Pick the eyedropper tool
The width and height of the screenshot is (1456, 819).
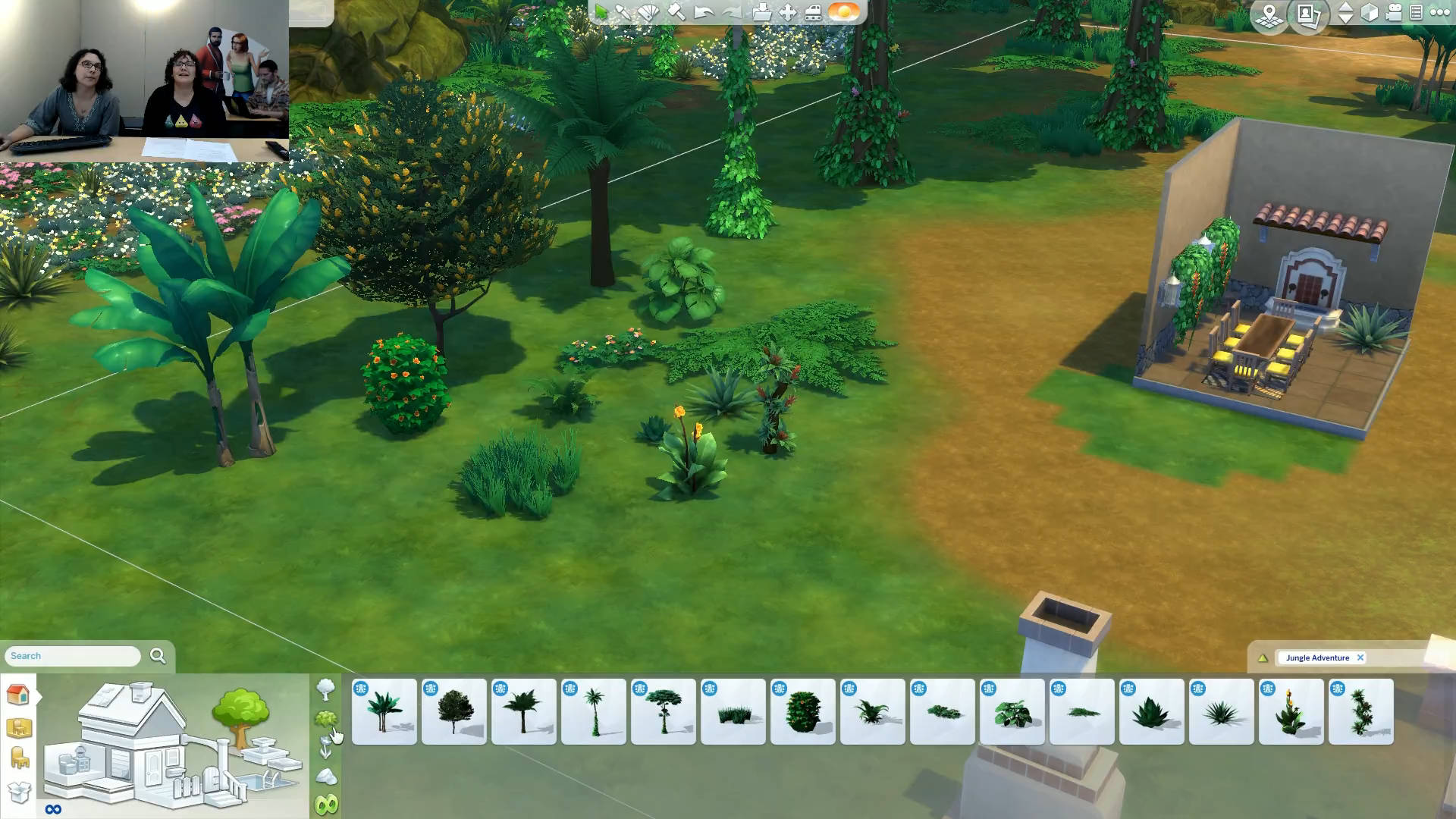623,12
